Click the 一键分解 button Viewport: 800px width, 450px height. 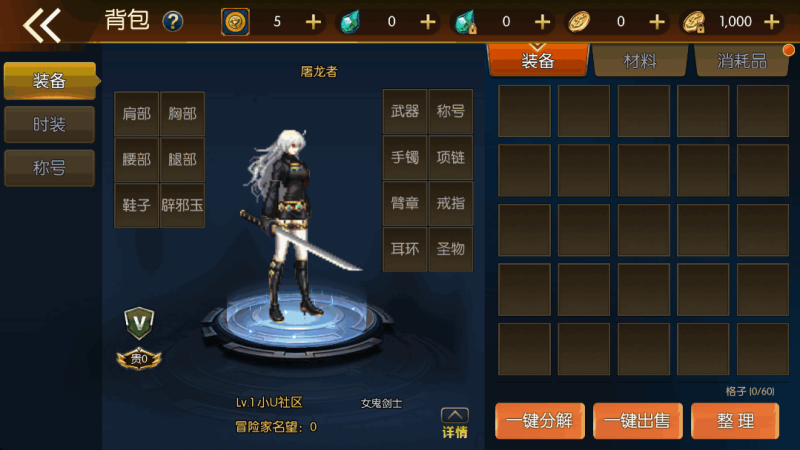(x=539, y=421)
